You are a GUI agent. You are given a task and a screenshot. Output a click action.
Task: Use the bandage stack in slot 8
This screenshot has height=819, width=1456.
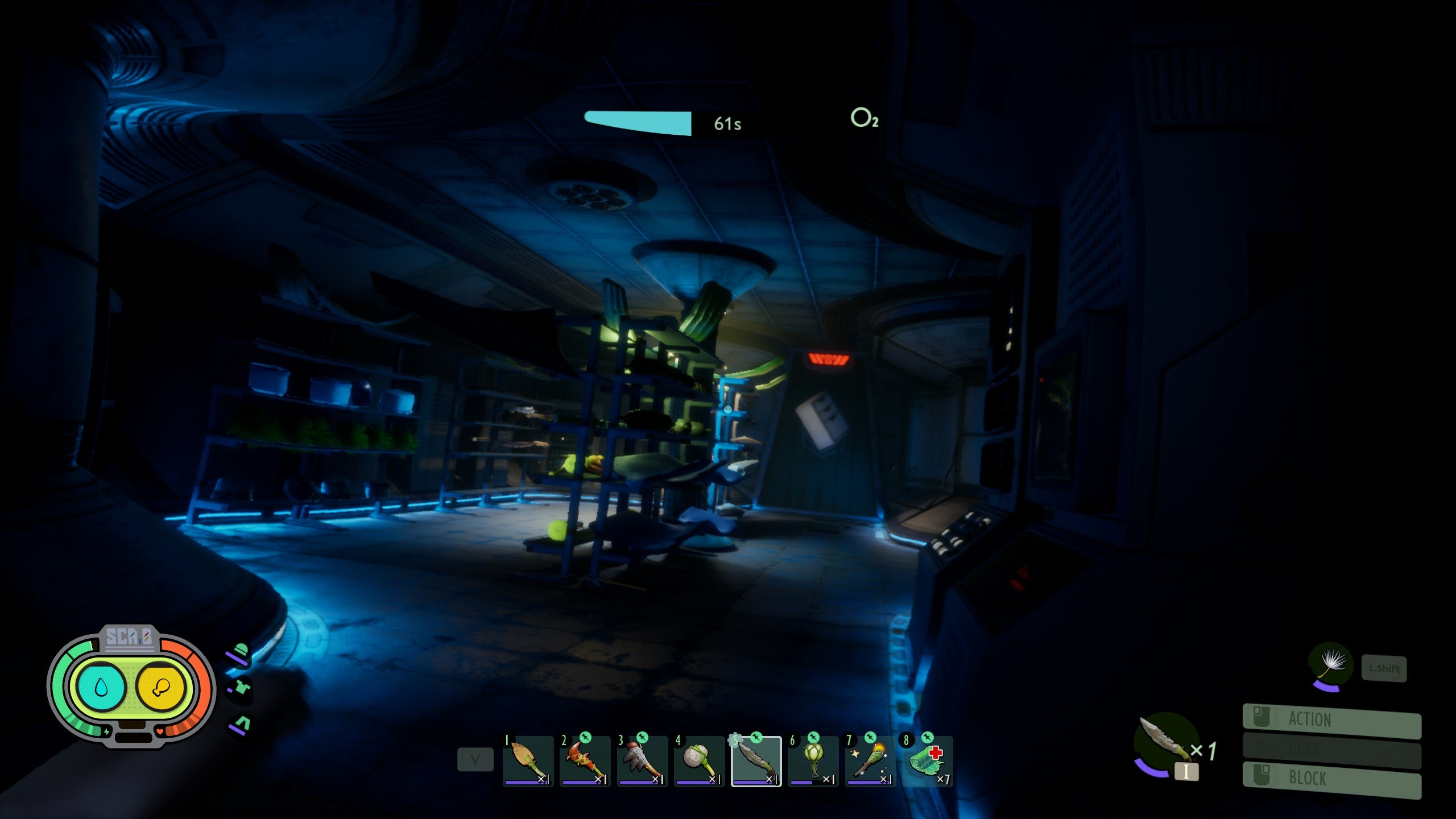(926, 761)
